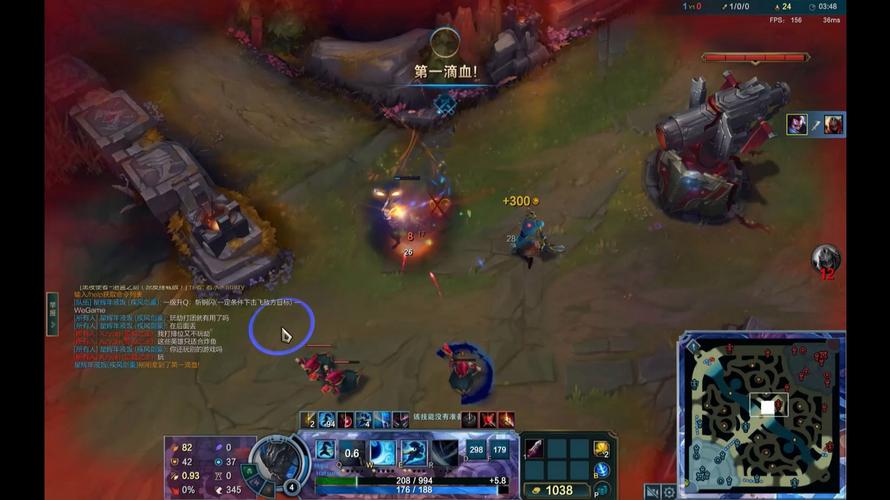Select the enemy champion portrait with 12 timer
The width and height of the screenshot is (890, 500).
[x=825, y=259]
